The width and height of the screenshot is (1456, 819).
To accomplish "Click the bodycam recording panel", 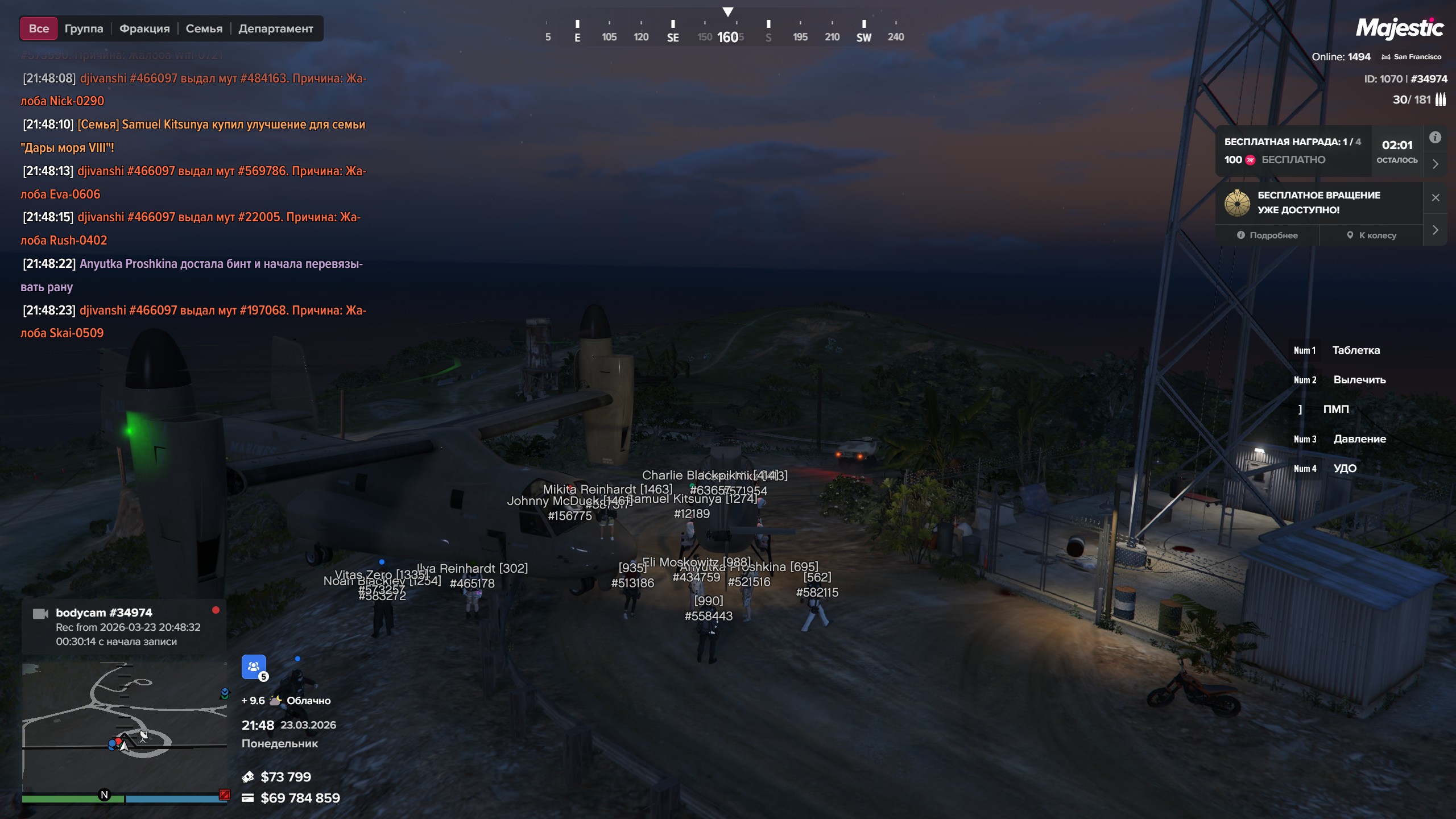I will pyautogui.click(x=124, y=627).
